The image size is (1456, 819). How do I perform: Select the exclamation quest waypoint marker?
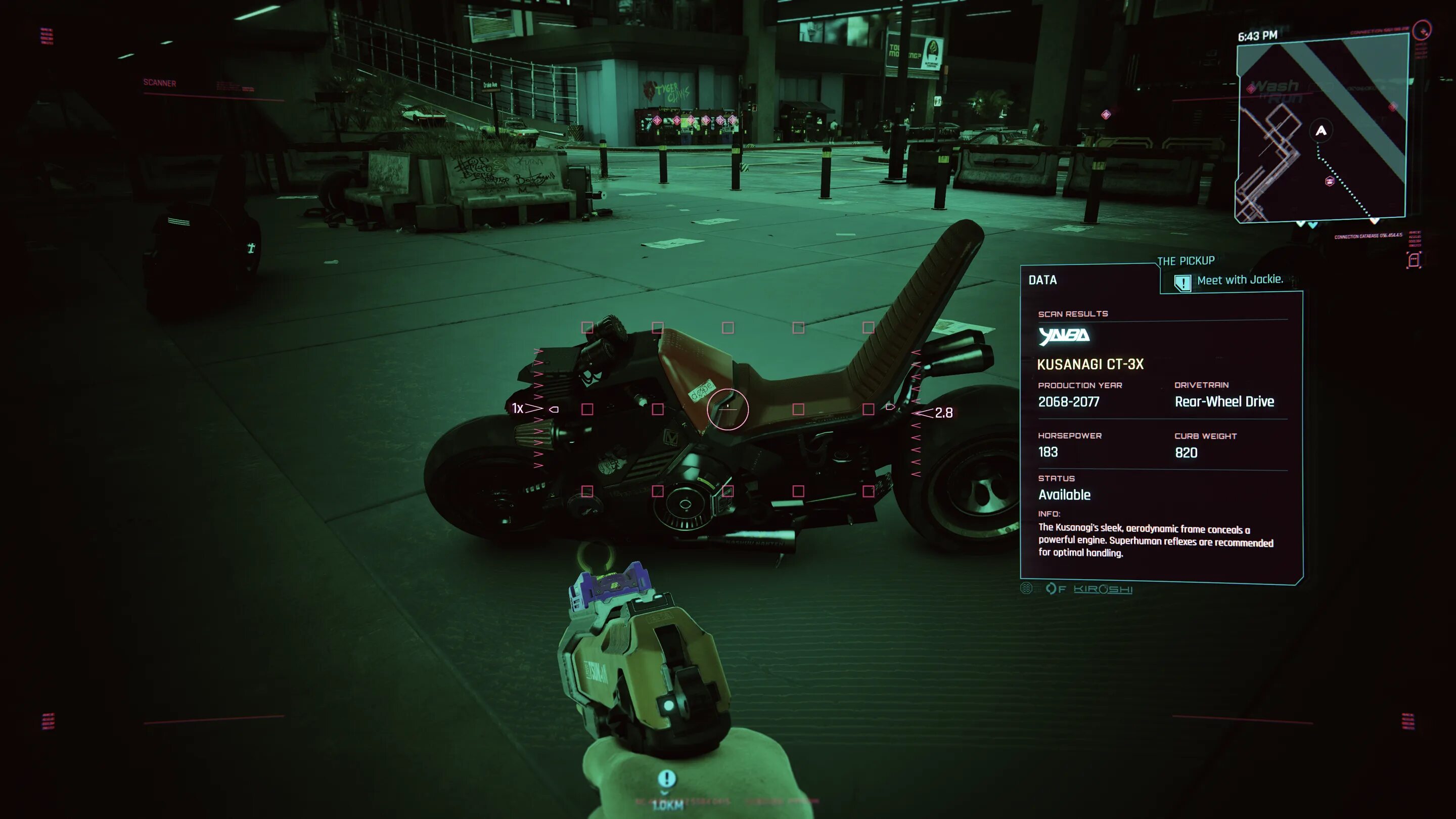[x=666, y=779]
